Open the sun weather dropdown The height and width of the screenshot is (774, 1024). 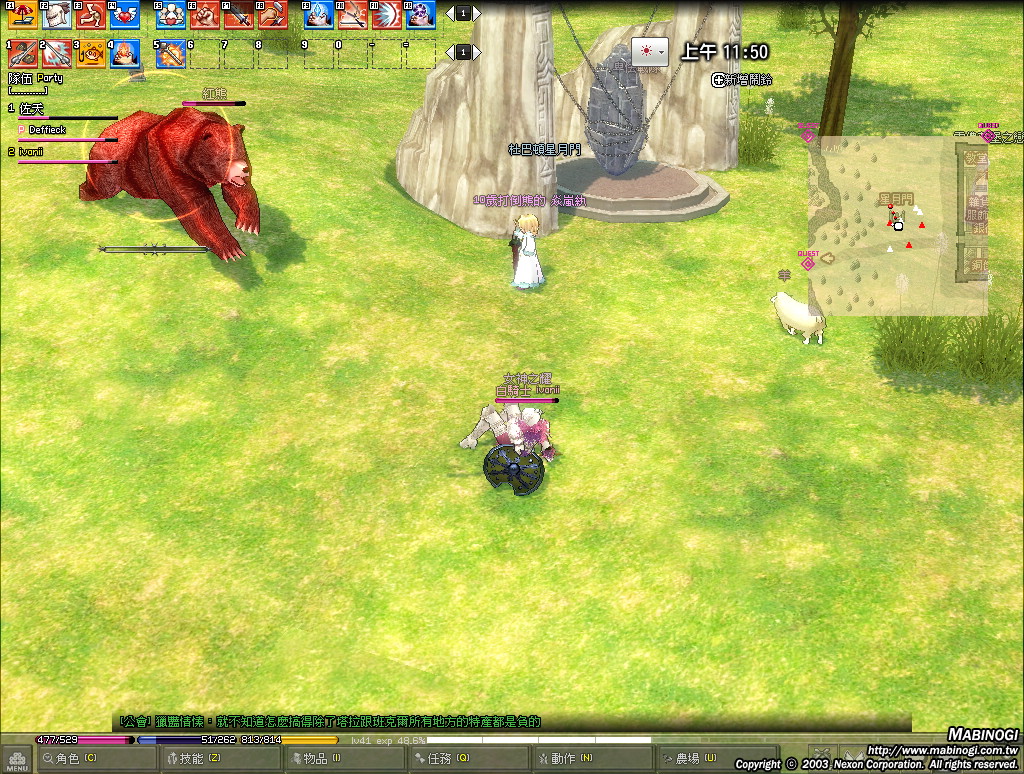(x=649, y=51)
